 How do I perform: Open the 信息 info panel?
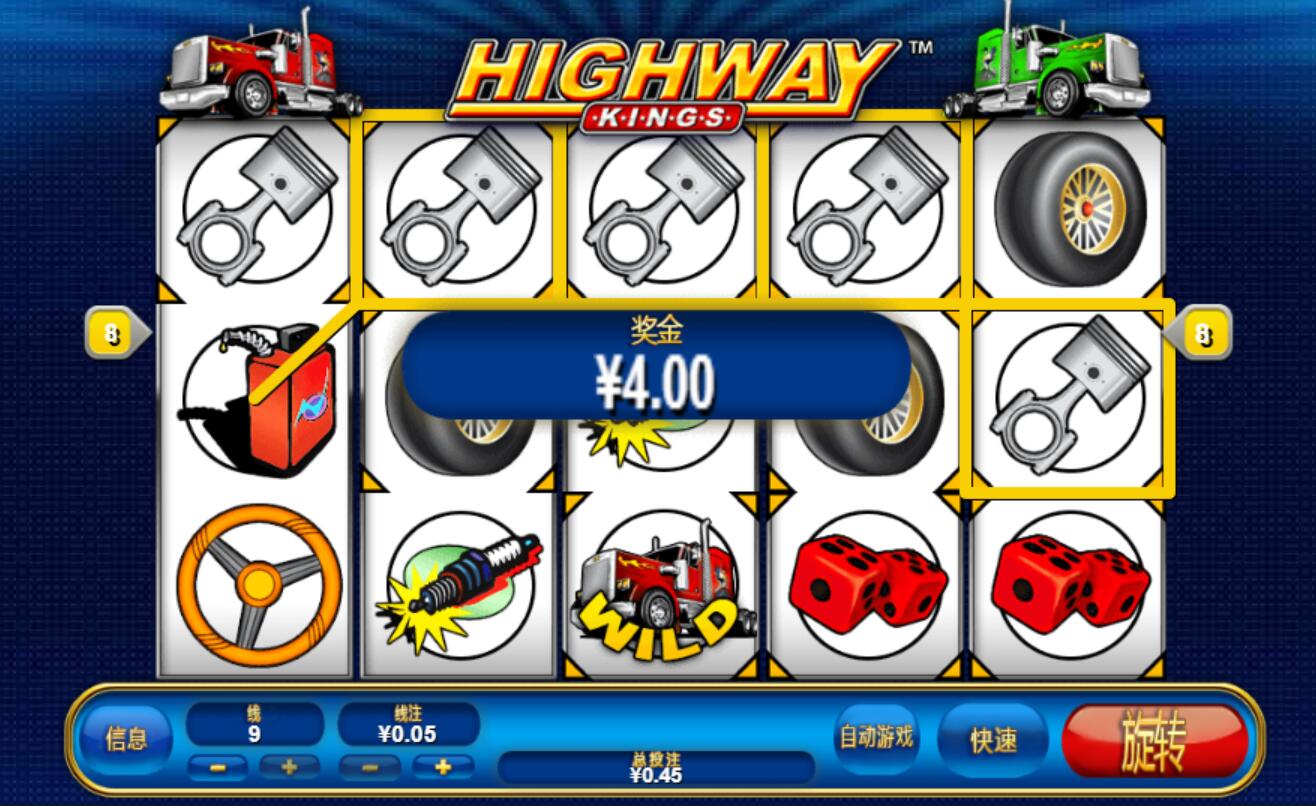126,740
